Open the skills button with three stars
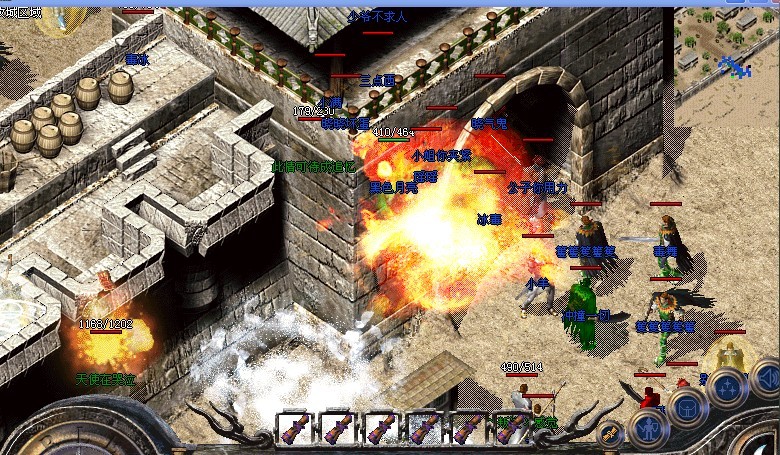This screenshot has width=780, height=455. click(728, 386)
